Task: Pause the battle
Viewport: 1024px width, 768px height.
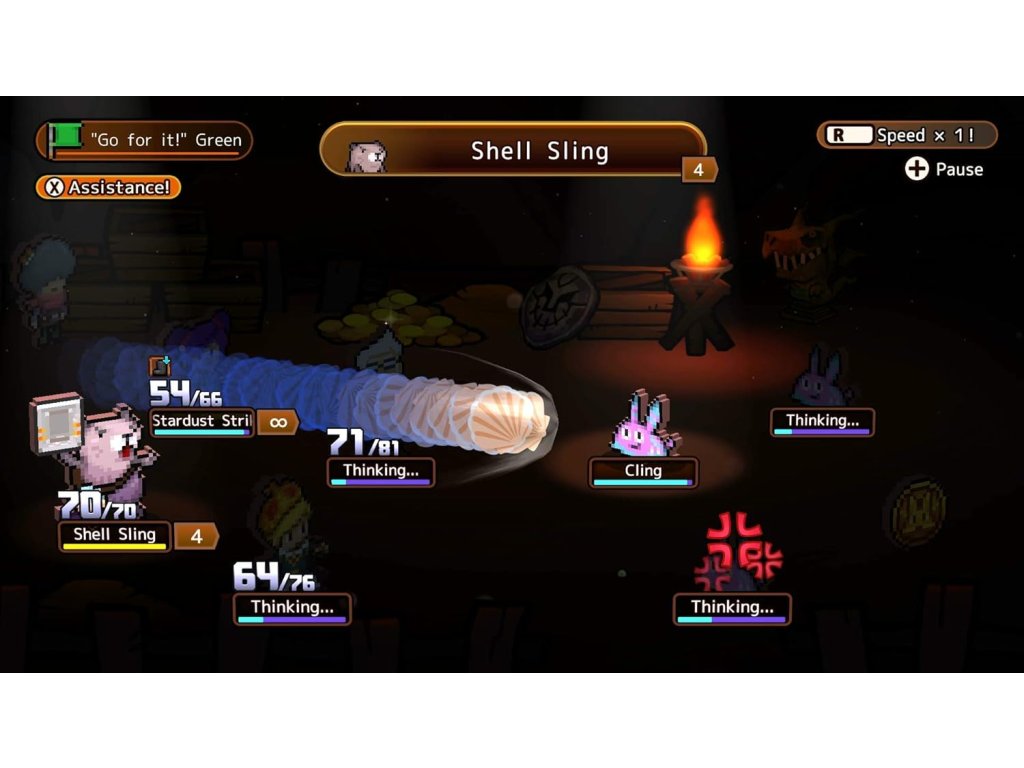Action: tap(944, 169)
